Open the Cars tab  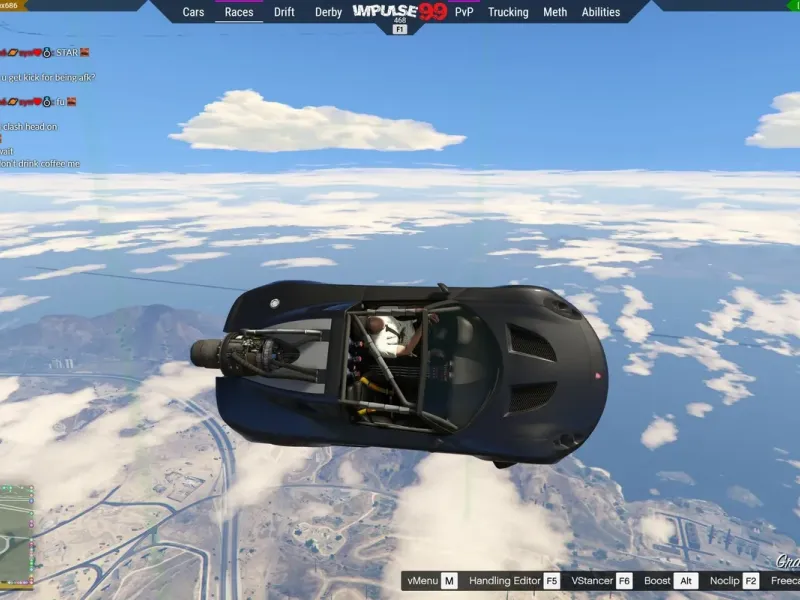click(193, 12)
